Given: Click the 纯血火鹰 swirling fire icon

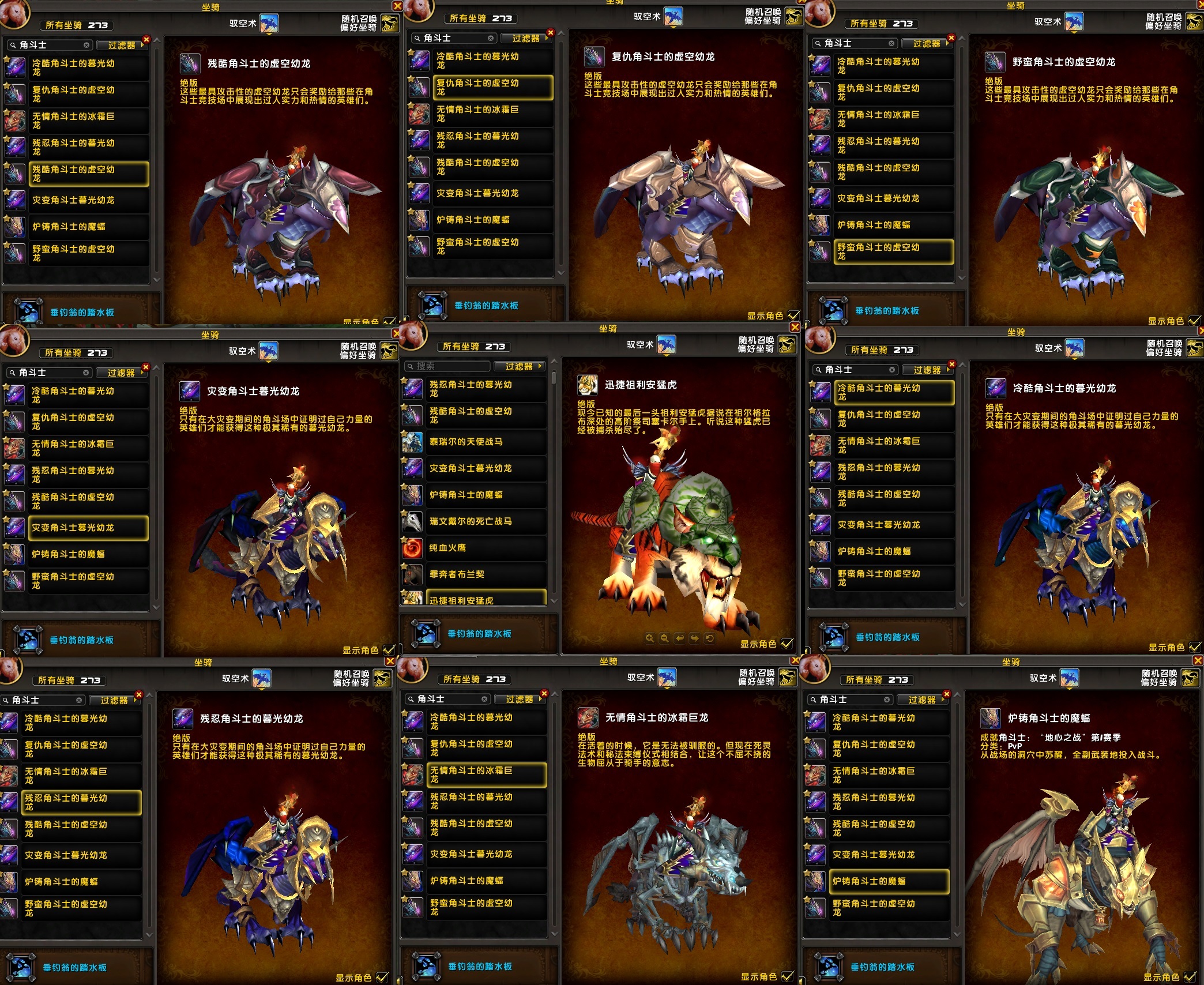Looking at the screenshot, I should (x=412, y=548).
